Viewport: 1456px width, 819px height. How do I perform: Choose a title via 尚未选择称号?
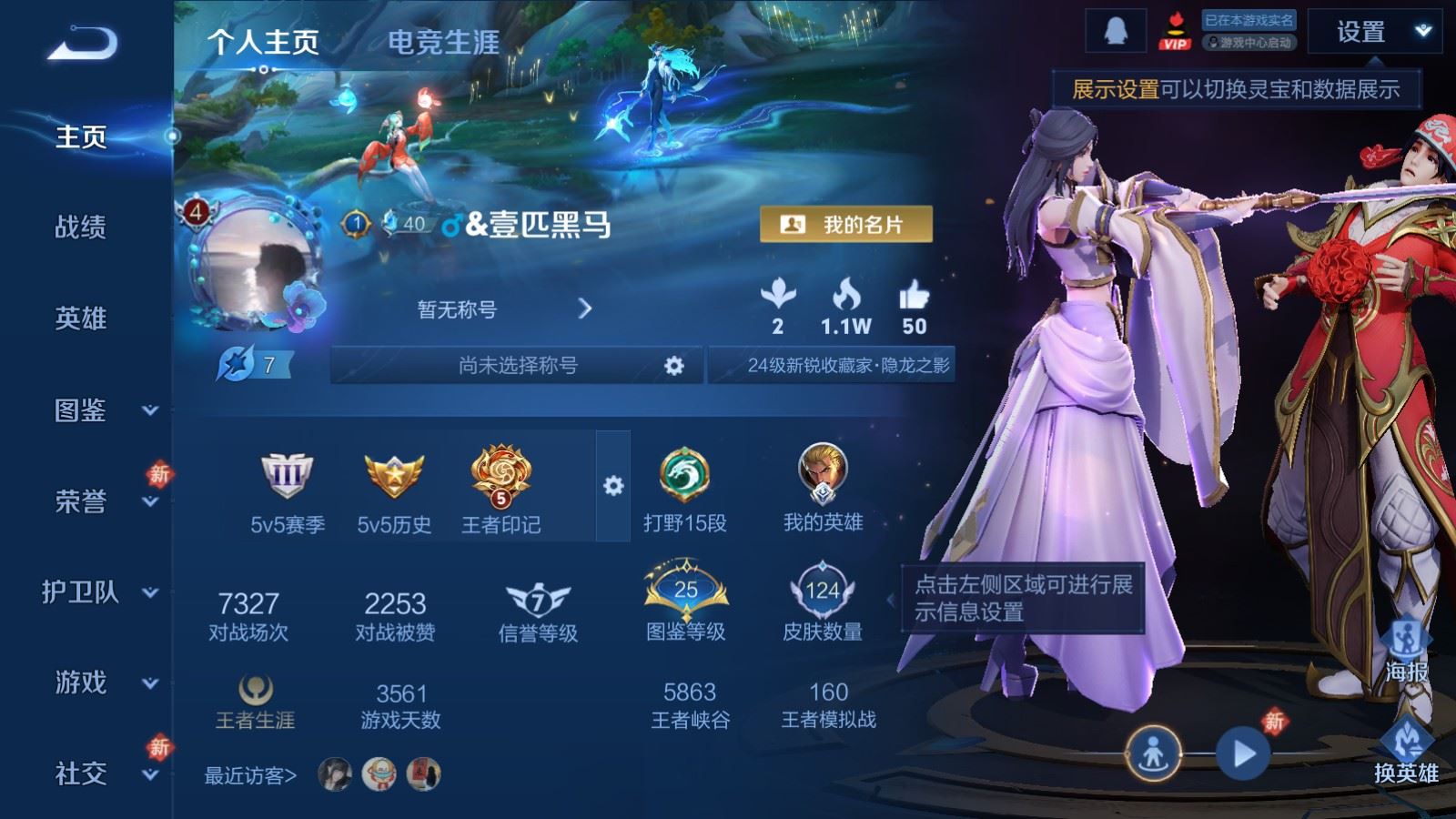pyautogui.click(x=517, y=366)
